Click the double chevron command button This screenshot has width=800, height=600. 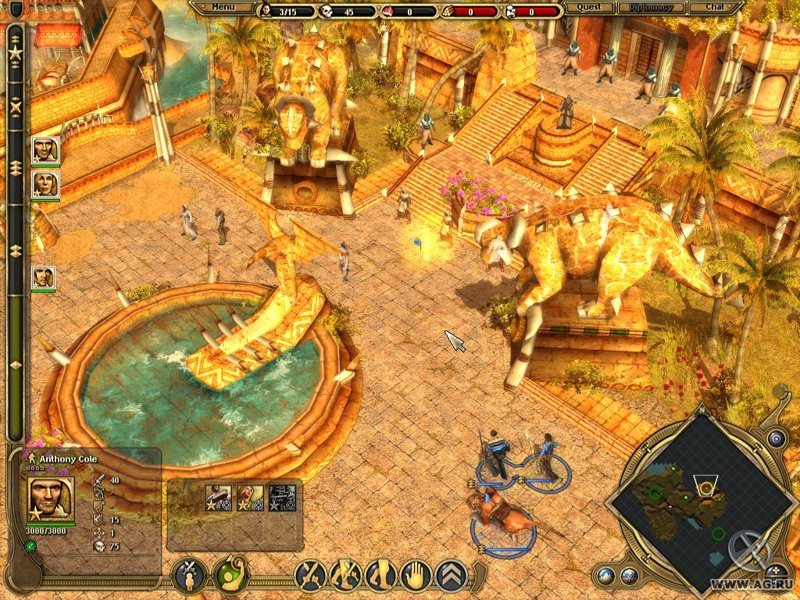(x=452, y=575)
